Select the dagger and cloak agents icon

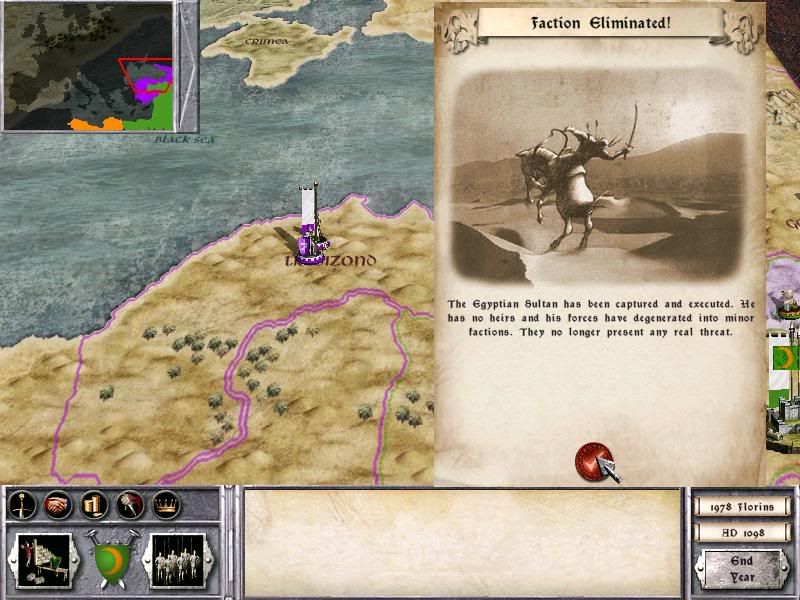click(x=128, y=506)
